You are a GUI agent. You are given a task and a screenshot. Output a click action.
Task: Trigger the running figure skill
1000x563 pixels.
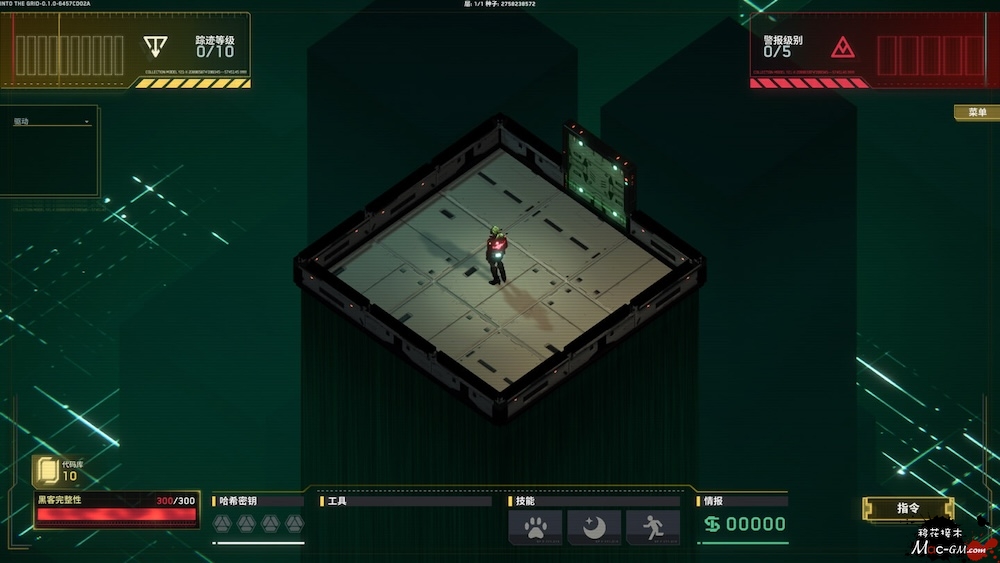coord(653,526)
